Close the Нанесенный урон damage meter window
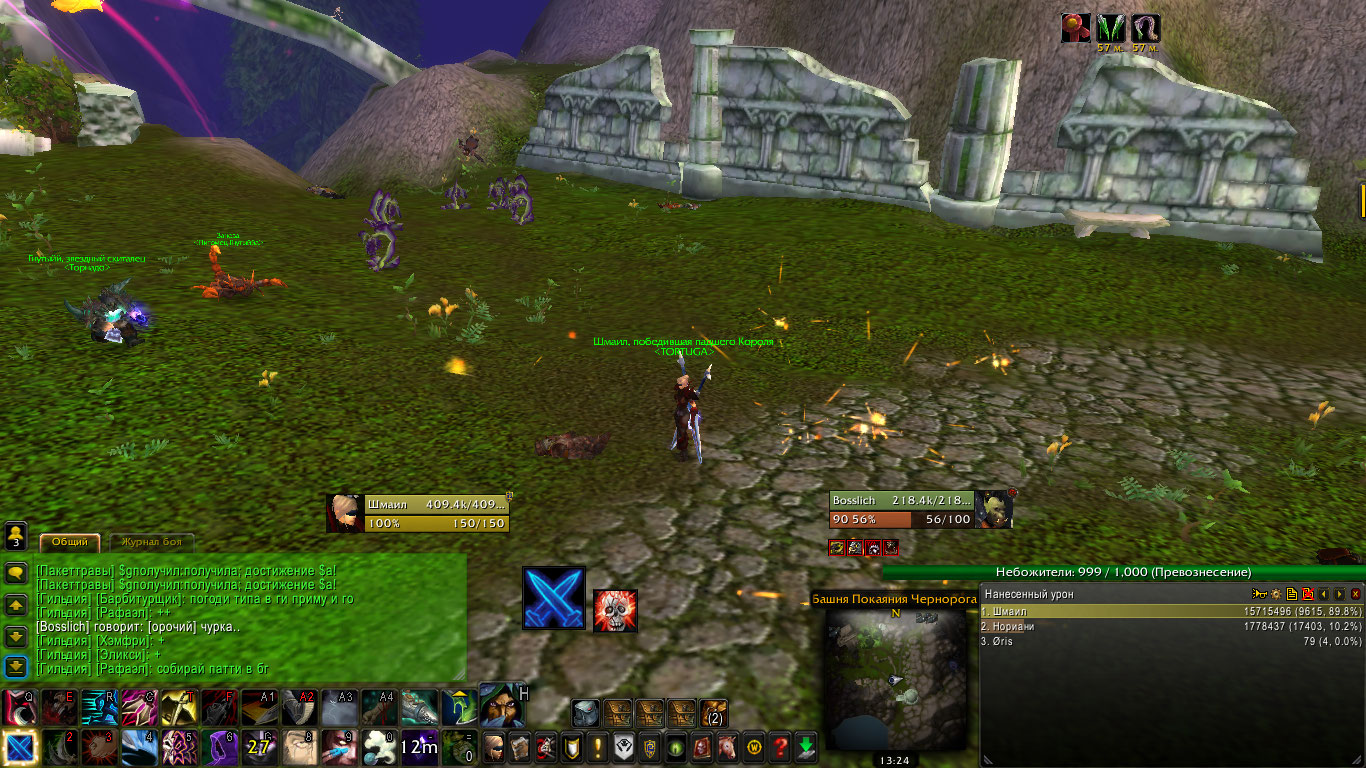Viewport: 1366px width, 768px height. (x=1355, y=594)
